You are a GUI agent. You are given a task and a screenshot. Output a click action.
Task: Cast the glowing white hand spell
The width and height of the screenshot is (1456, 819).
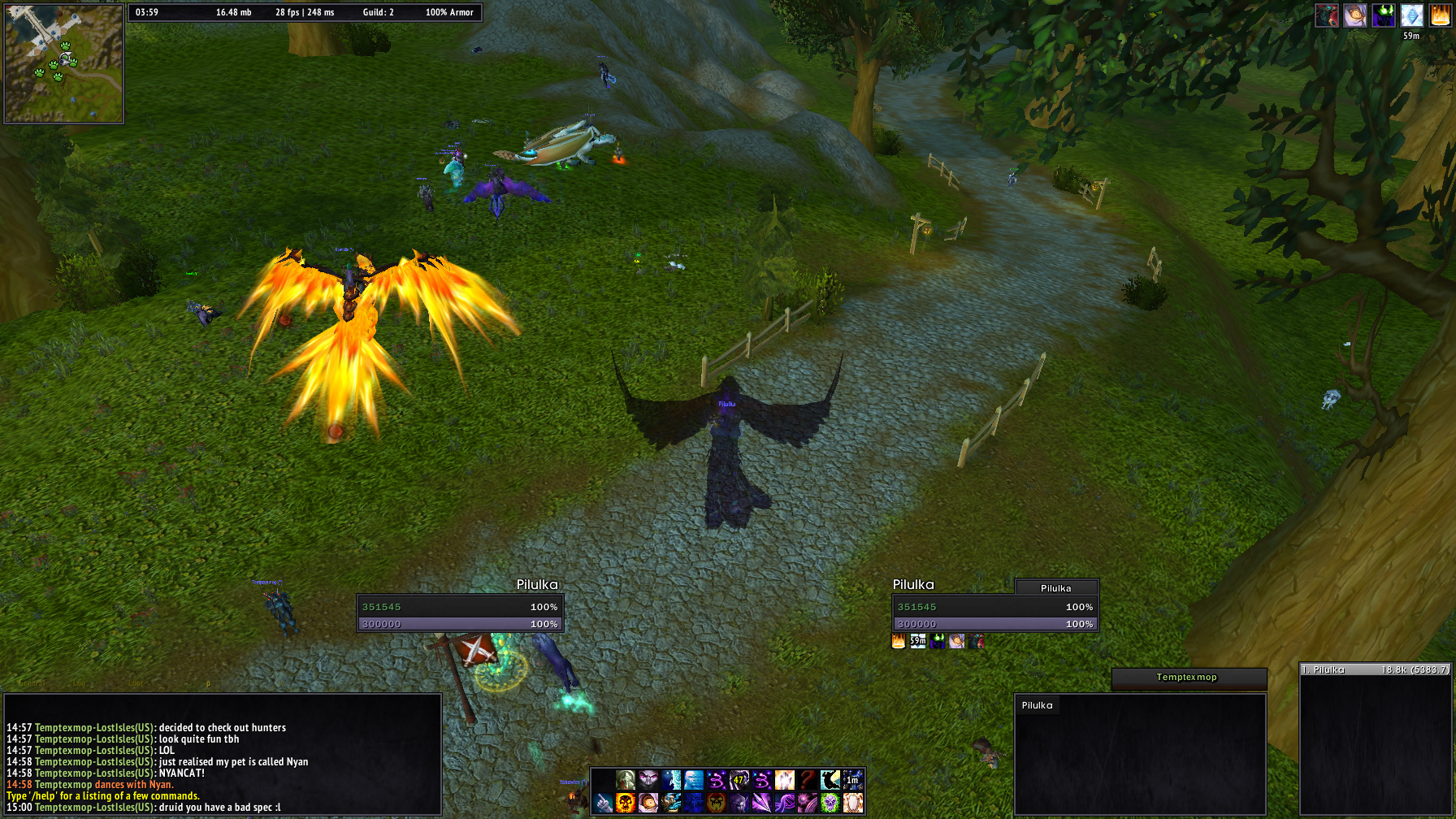pos(784,781)
